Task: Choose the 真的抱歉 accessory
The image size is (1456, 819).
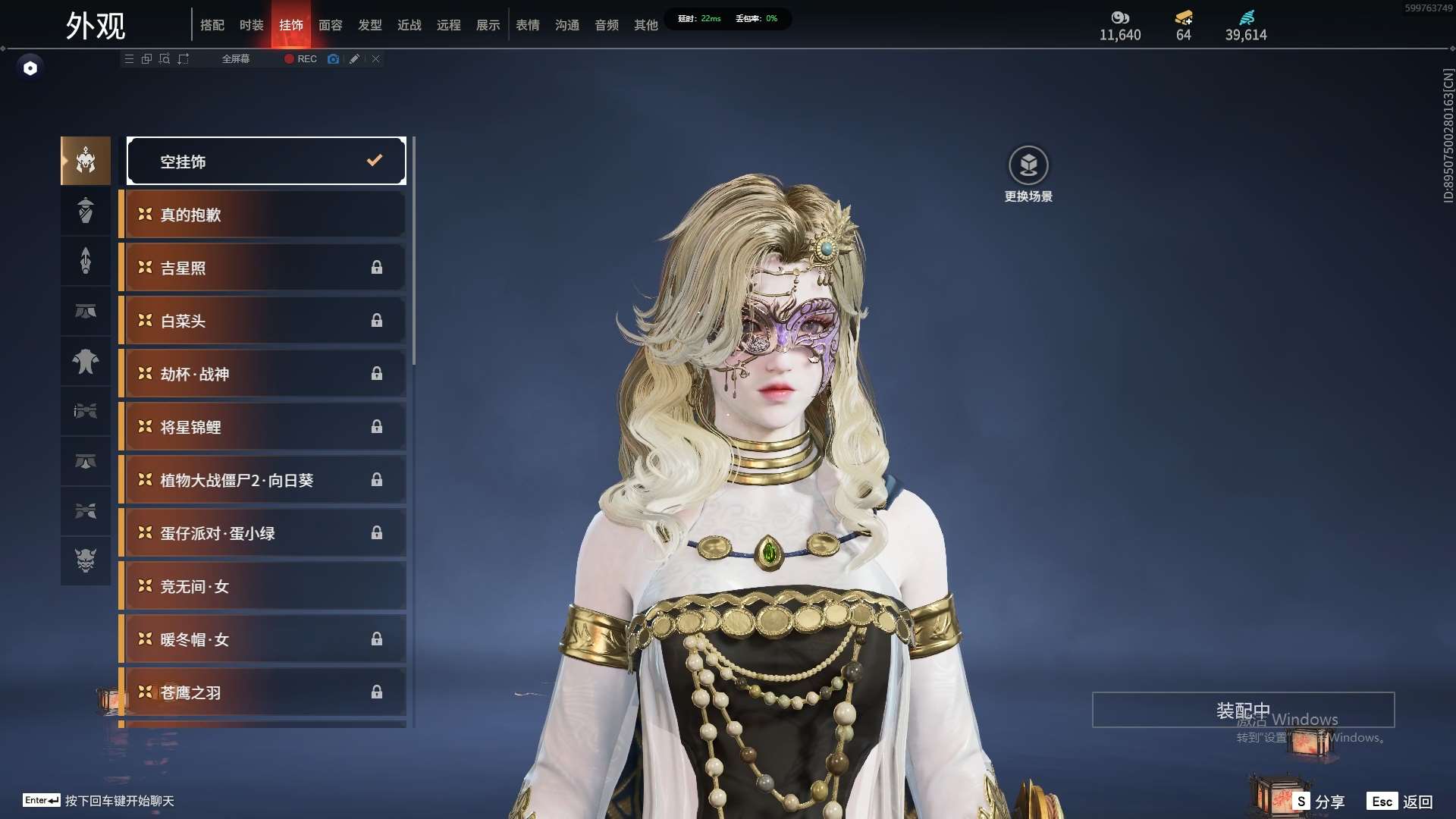Action: pos(264,215)
